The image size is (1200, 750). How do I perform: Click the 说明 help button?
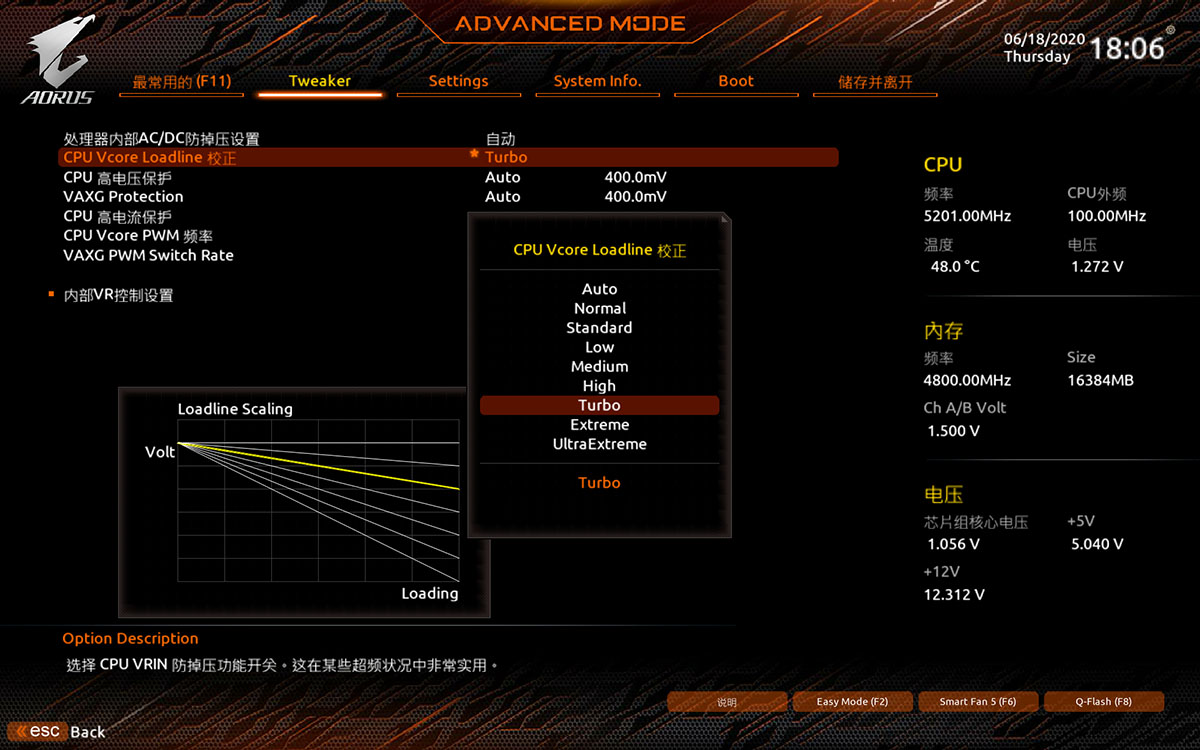coord(727,702)
